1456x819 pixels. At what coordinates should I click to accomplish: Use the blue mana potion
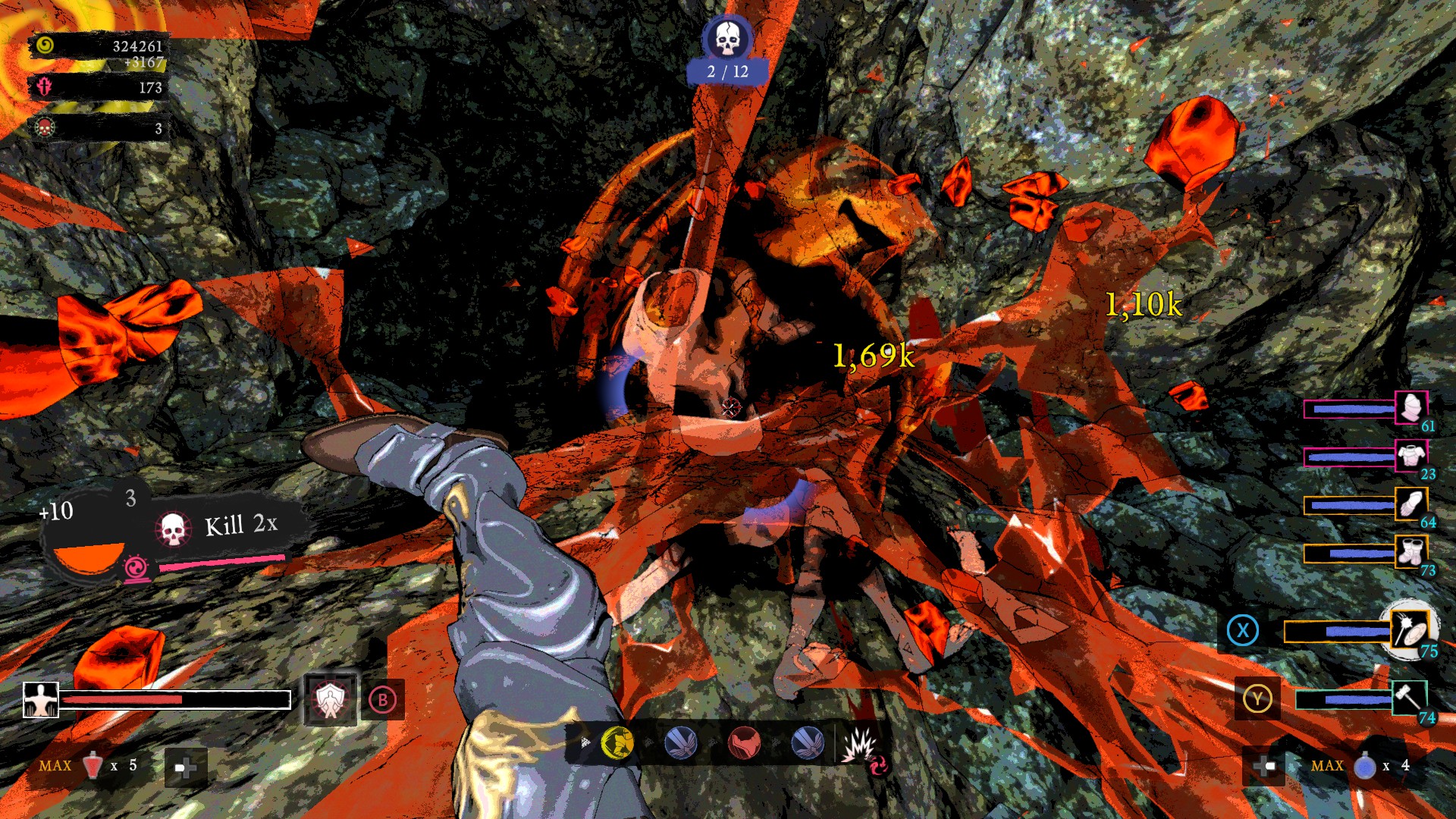[1364, 767]
